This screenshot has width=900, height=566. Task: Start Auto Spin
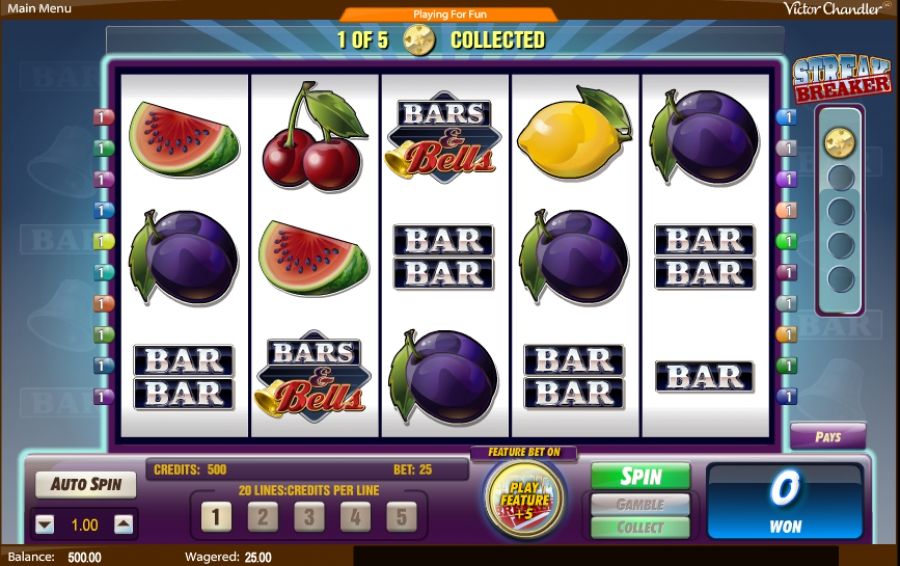pos(86,485)
